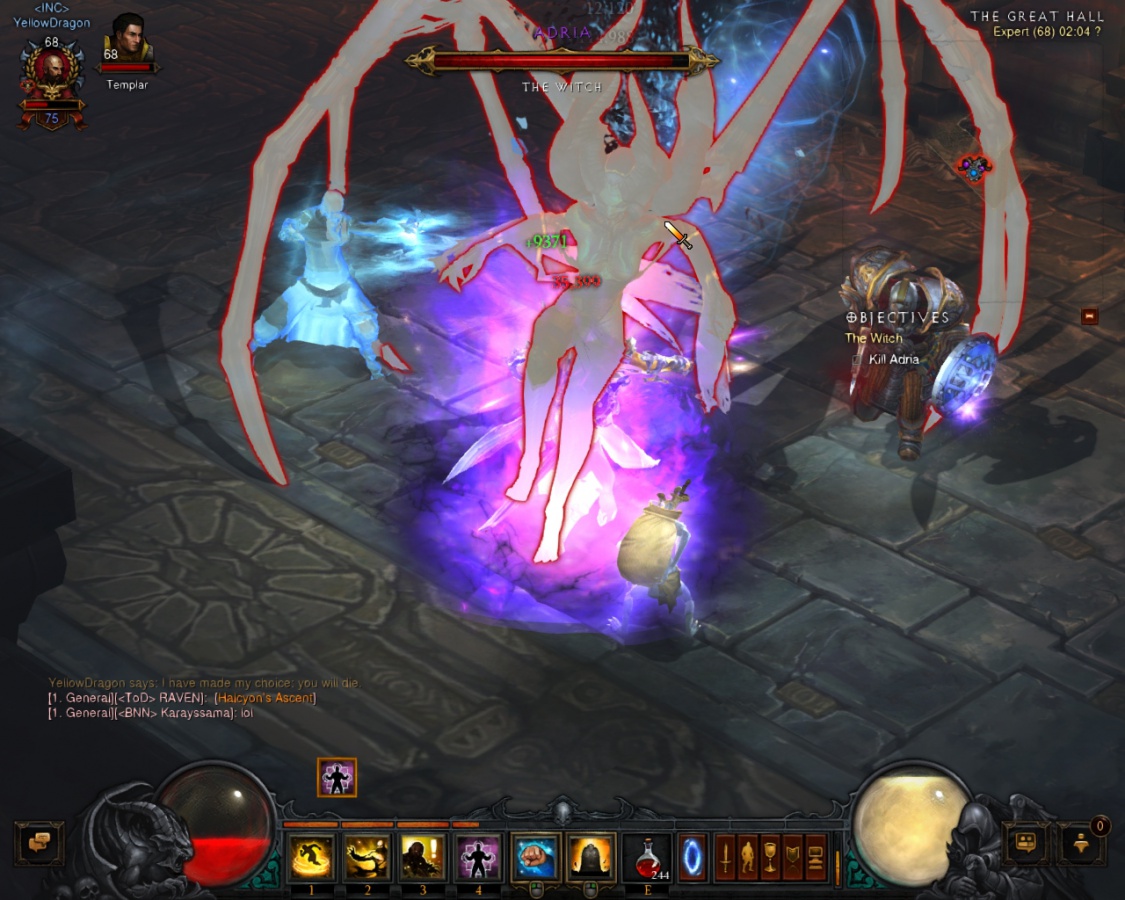Open the notifications button showing 0
The width and height of the screenshot is (1125, 900).
(1081, 843)
